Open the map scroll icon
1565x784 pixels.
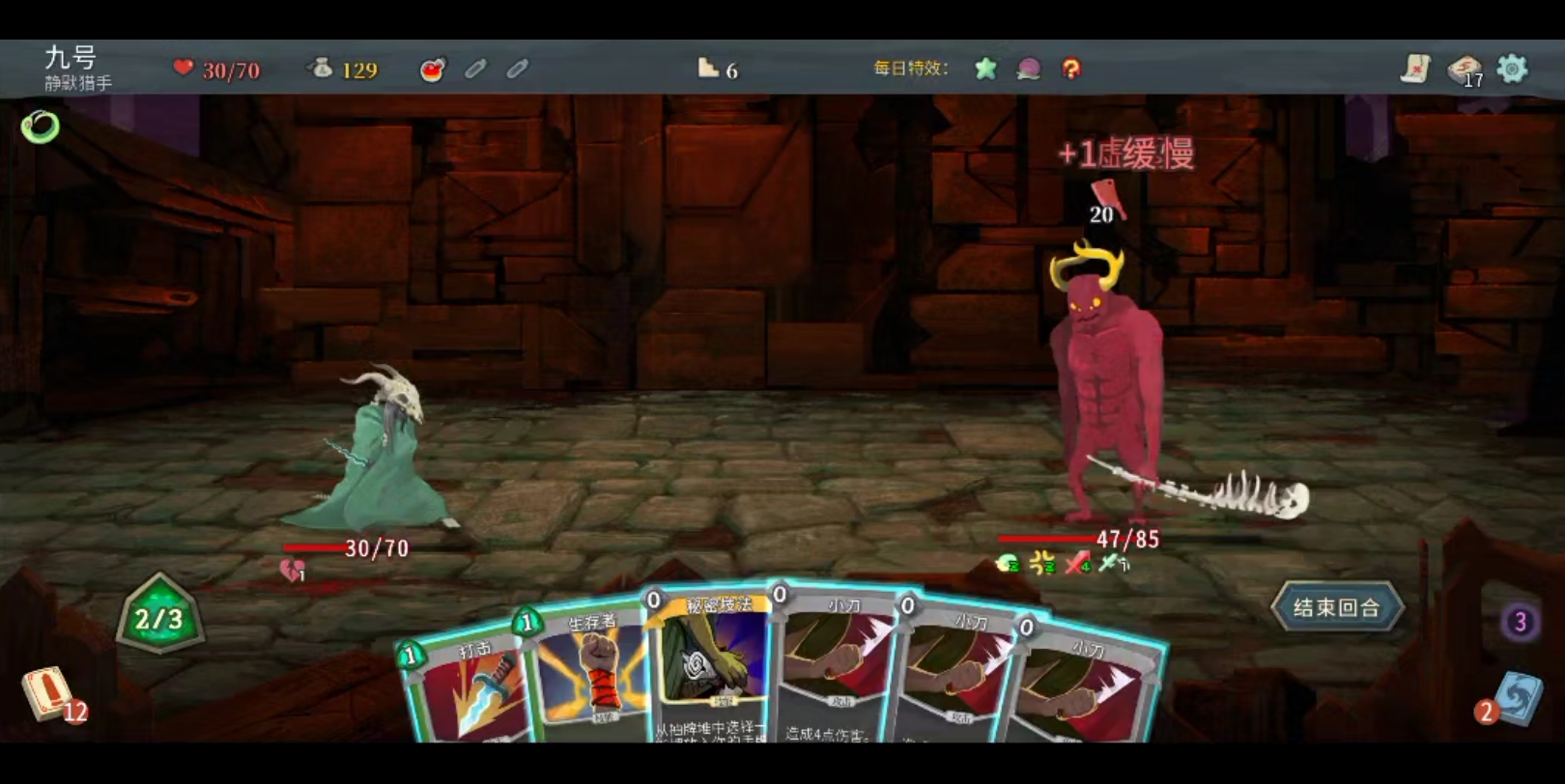point(1415,69)
